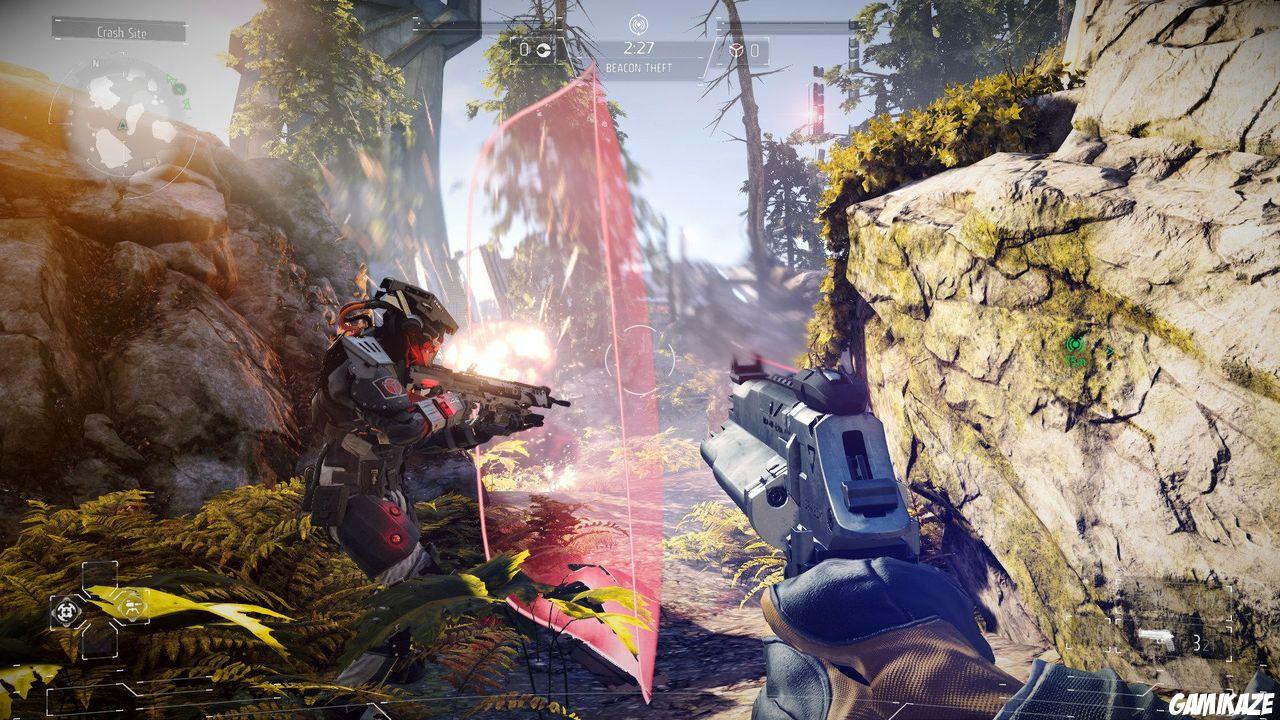Toggle the top d-pad ability slot

(100, 574)
